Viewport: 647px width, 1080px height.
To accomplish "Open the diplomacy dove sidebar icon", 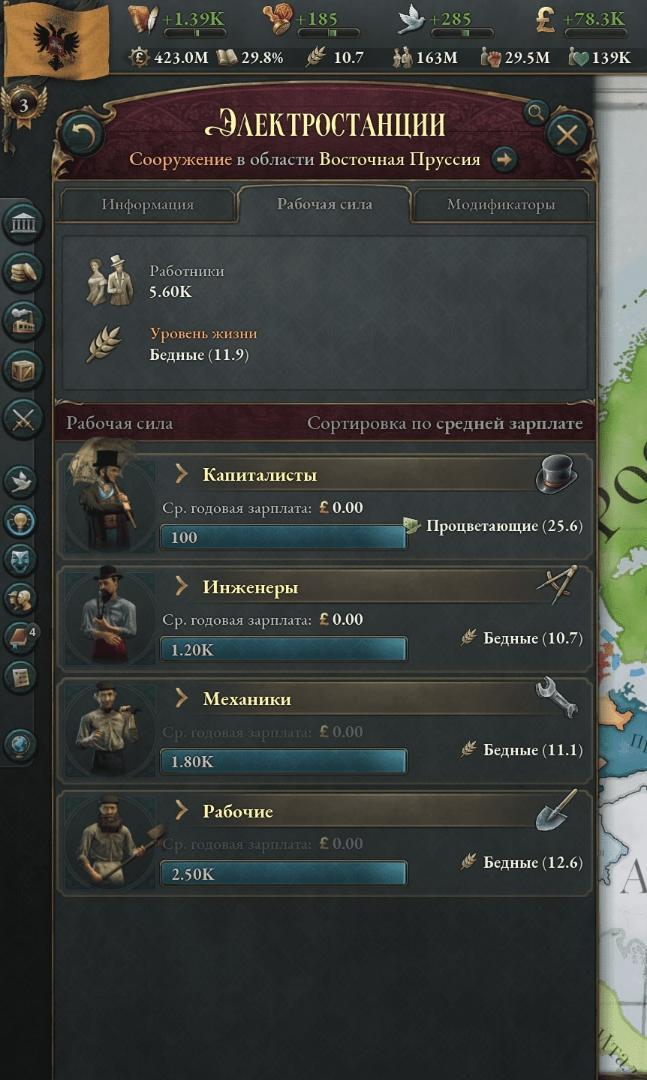I will pos(21,481).
